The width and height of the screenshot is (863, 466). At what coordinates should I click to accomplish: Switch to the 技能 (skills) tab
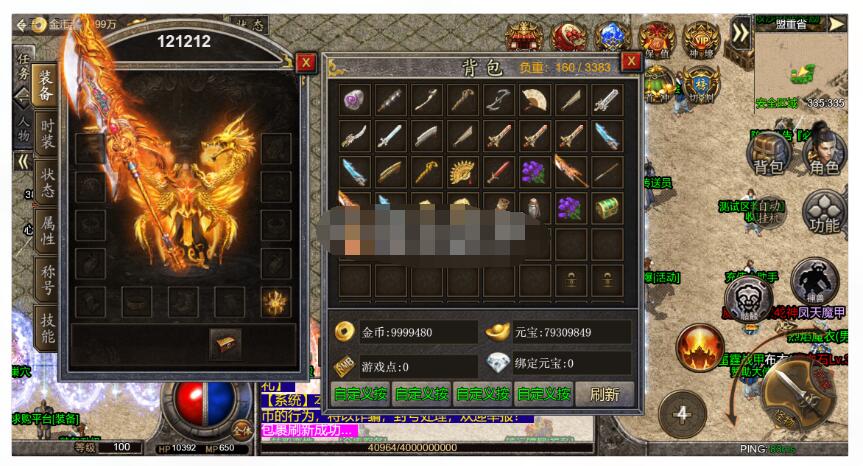[46, 326]
